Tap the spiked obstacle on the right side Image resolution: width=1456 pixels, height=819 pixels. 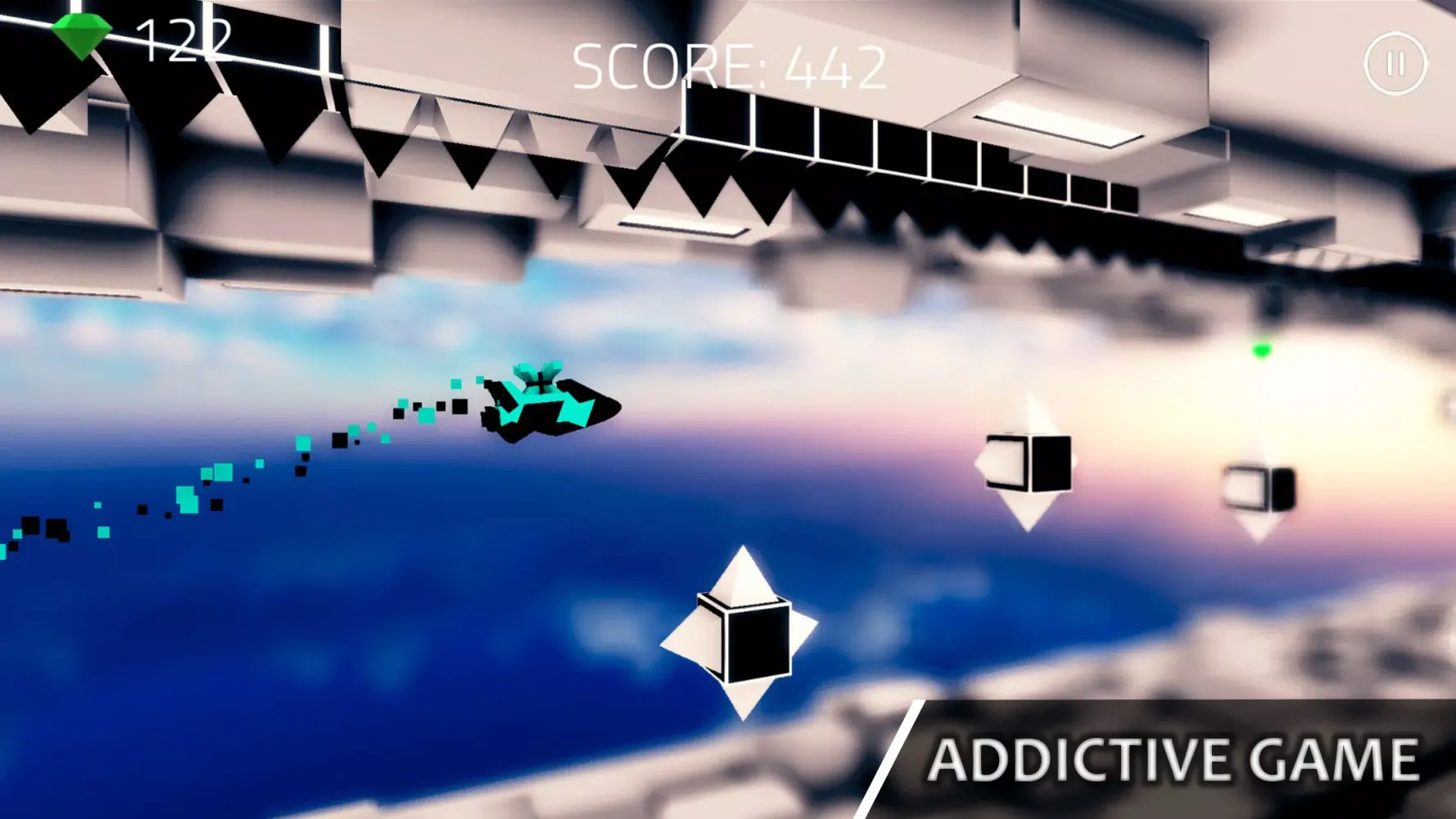tap(1028, 463)
